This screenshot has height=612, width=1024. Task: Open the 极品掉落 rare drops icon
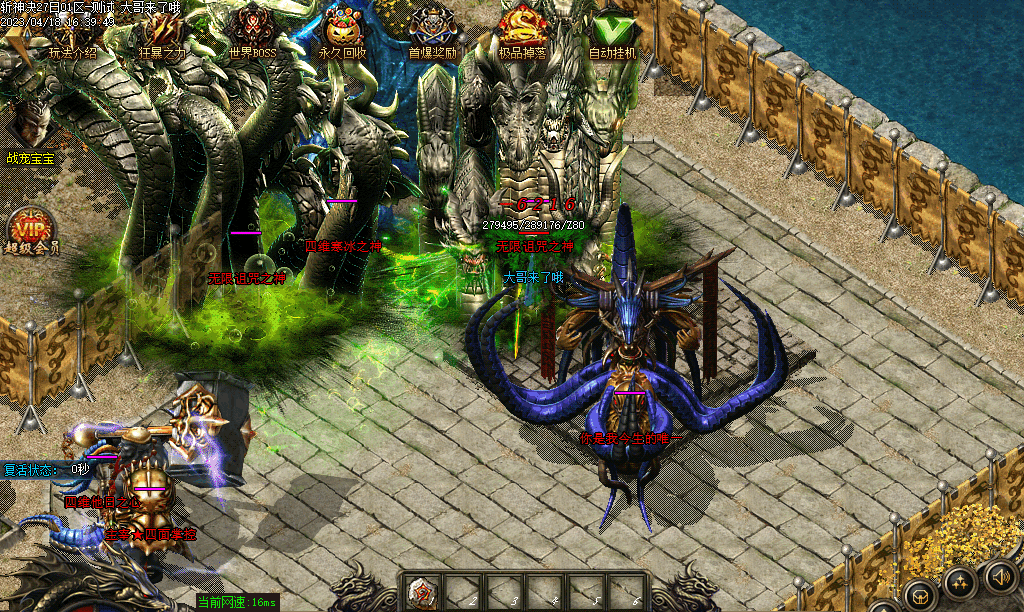(522, 34)
